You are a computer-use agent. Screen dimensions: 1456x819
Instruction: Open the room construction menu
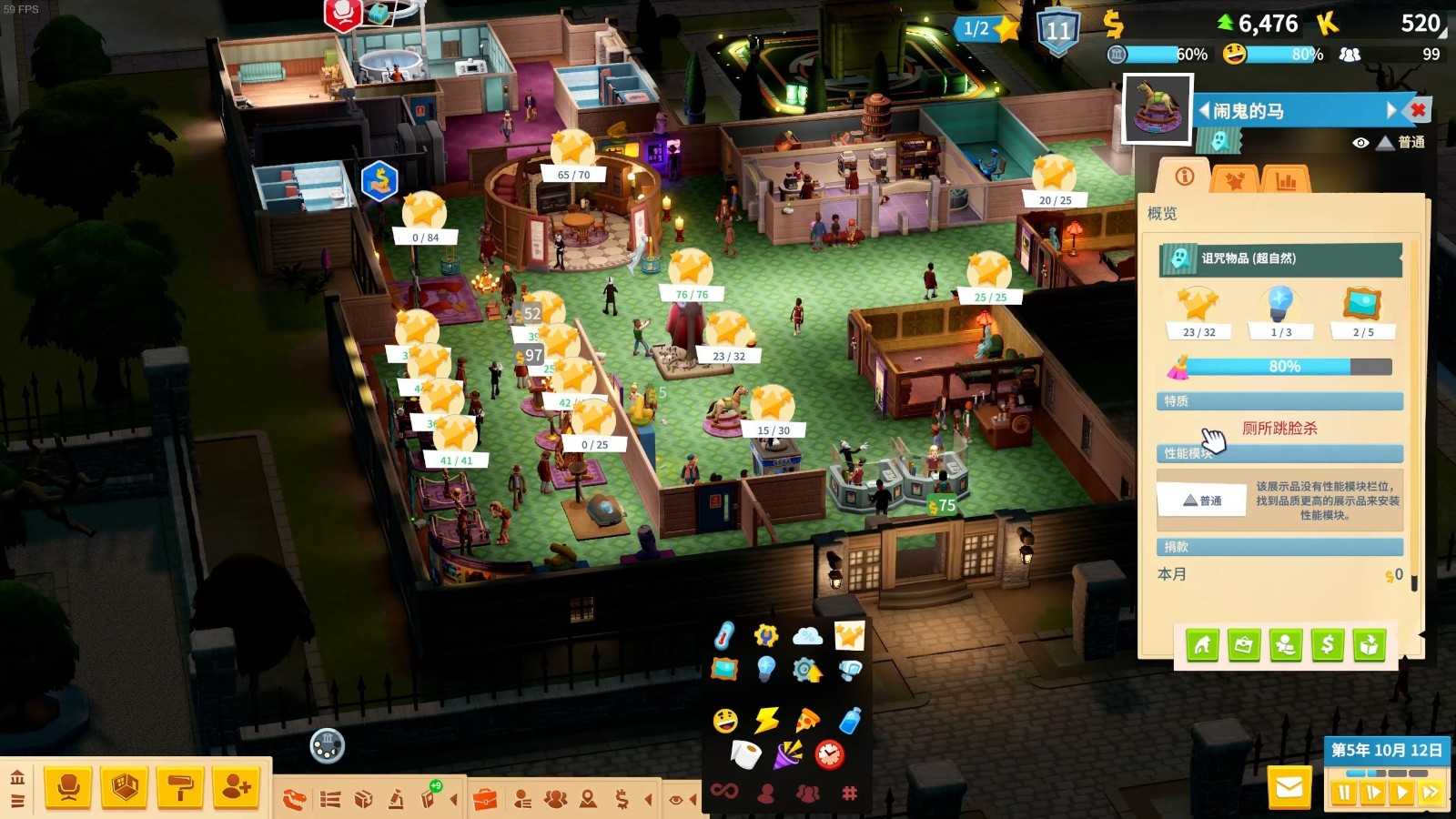pyautogui.click(x=125, y=788)
